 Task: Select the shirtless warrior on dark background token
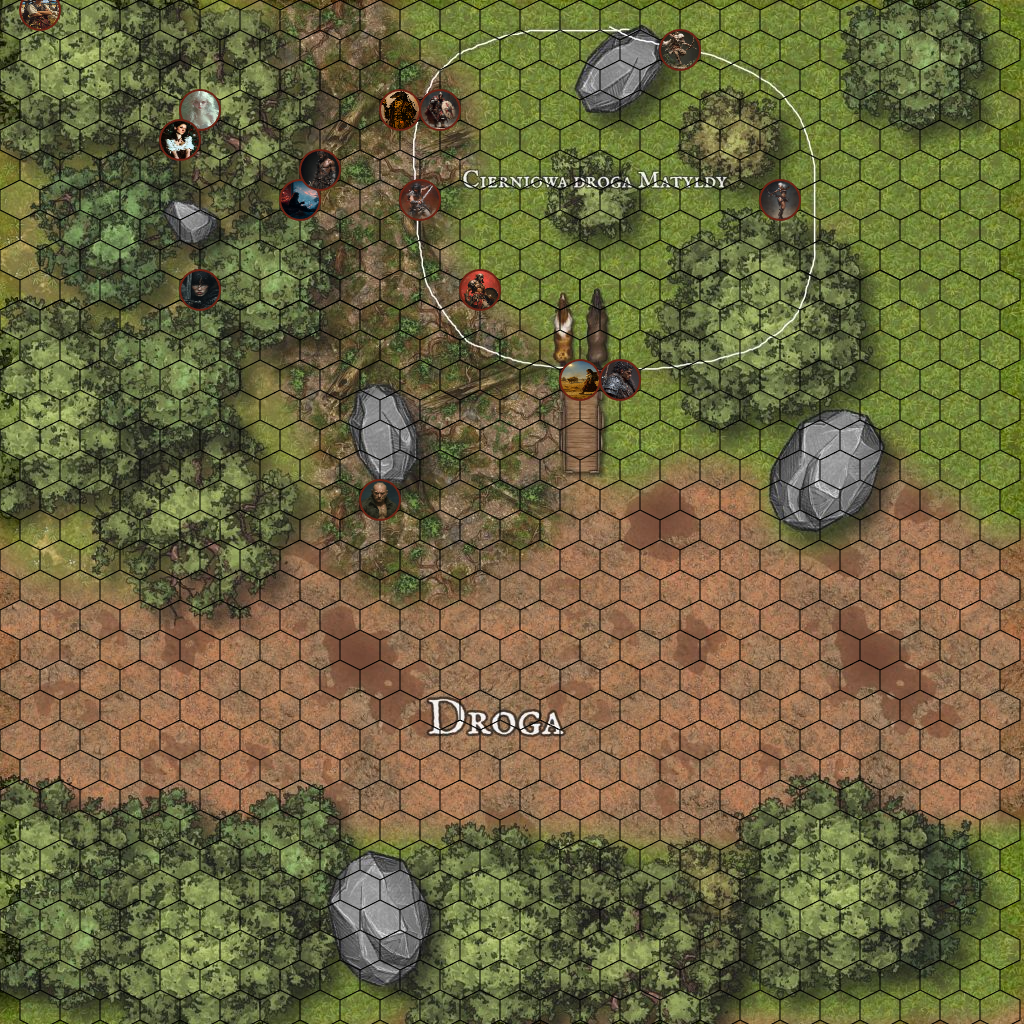pos(320,169)
